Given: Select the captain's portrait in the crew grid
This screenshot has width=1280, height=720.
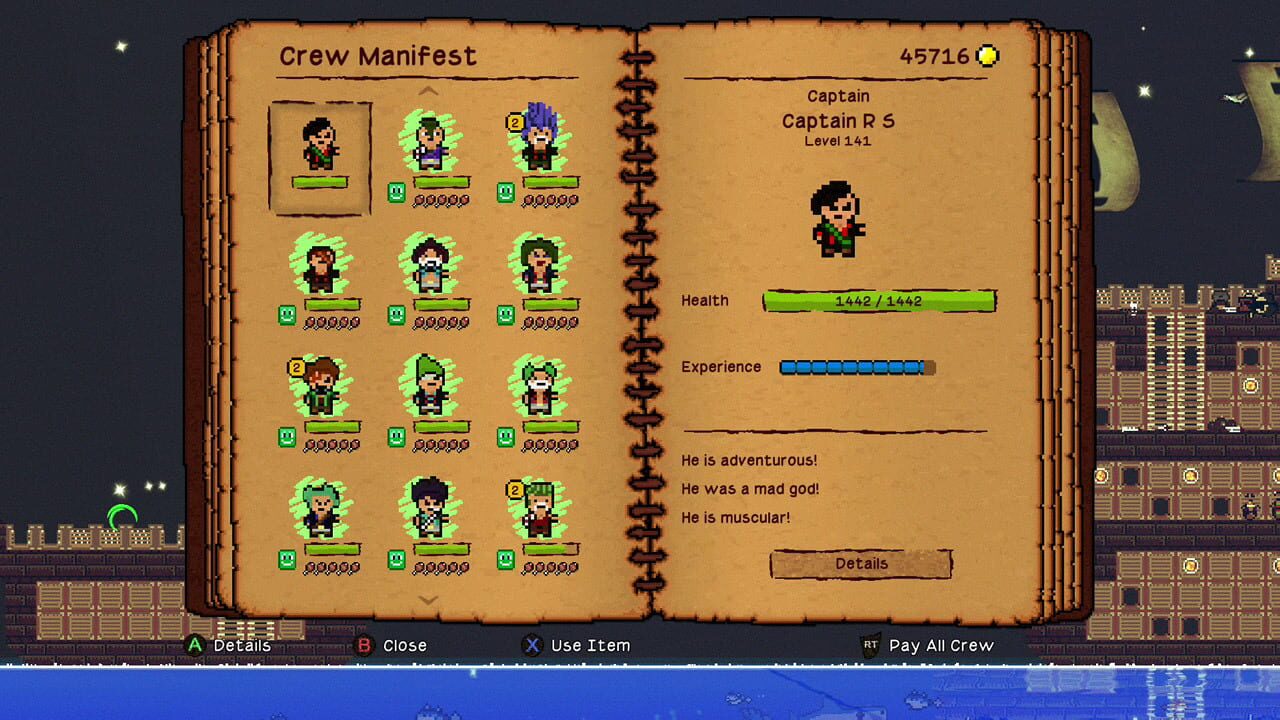Looking at the screenshot, I should [x=318, y=145].
